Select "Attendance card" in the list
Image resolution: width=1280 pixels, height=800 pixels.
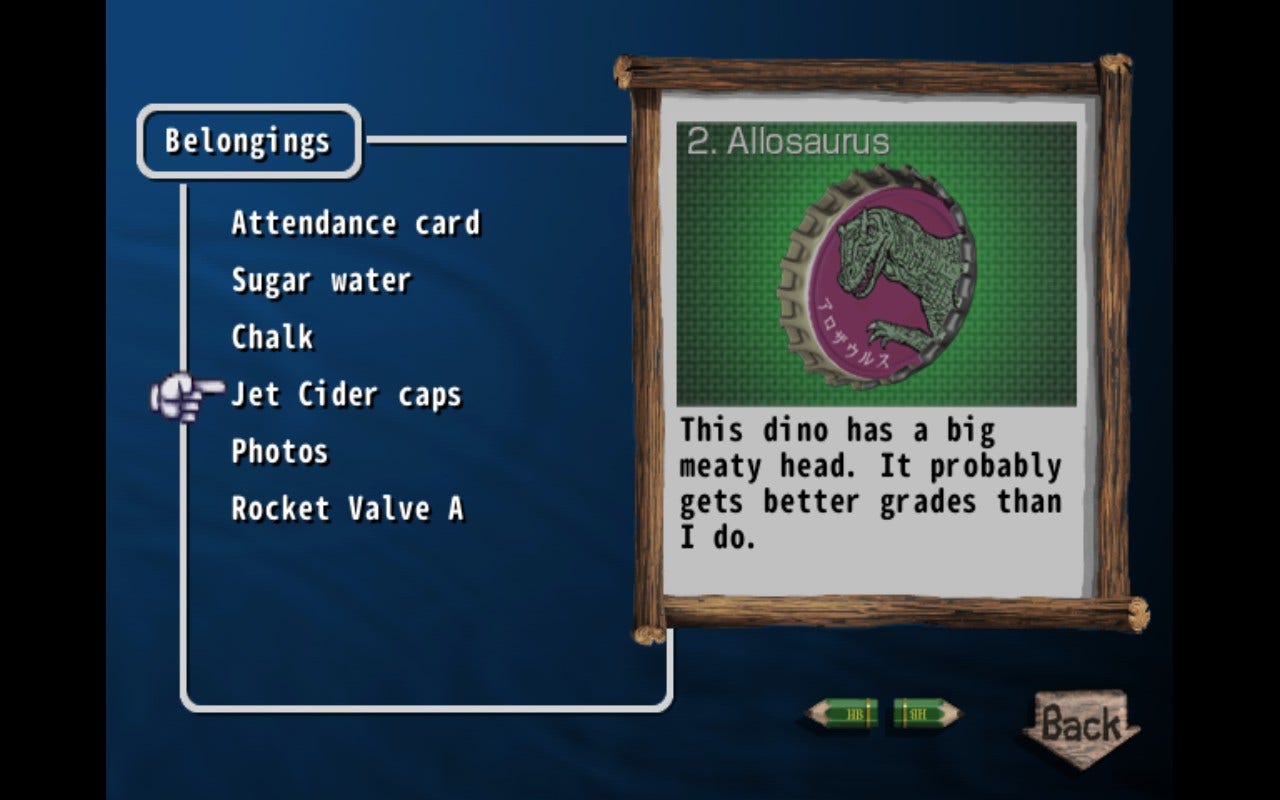point(355,223)
